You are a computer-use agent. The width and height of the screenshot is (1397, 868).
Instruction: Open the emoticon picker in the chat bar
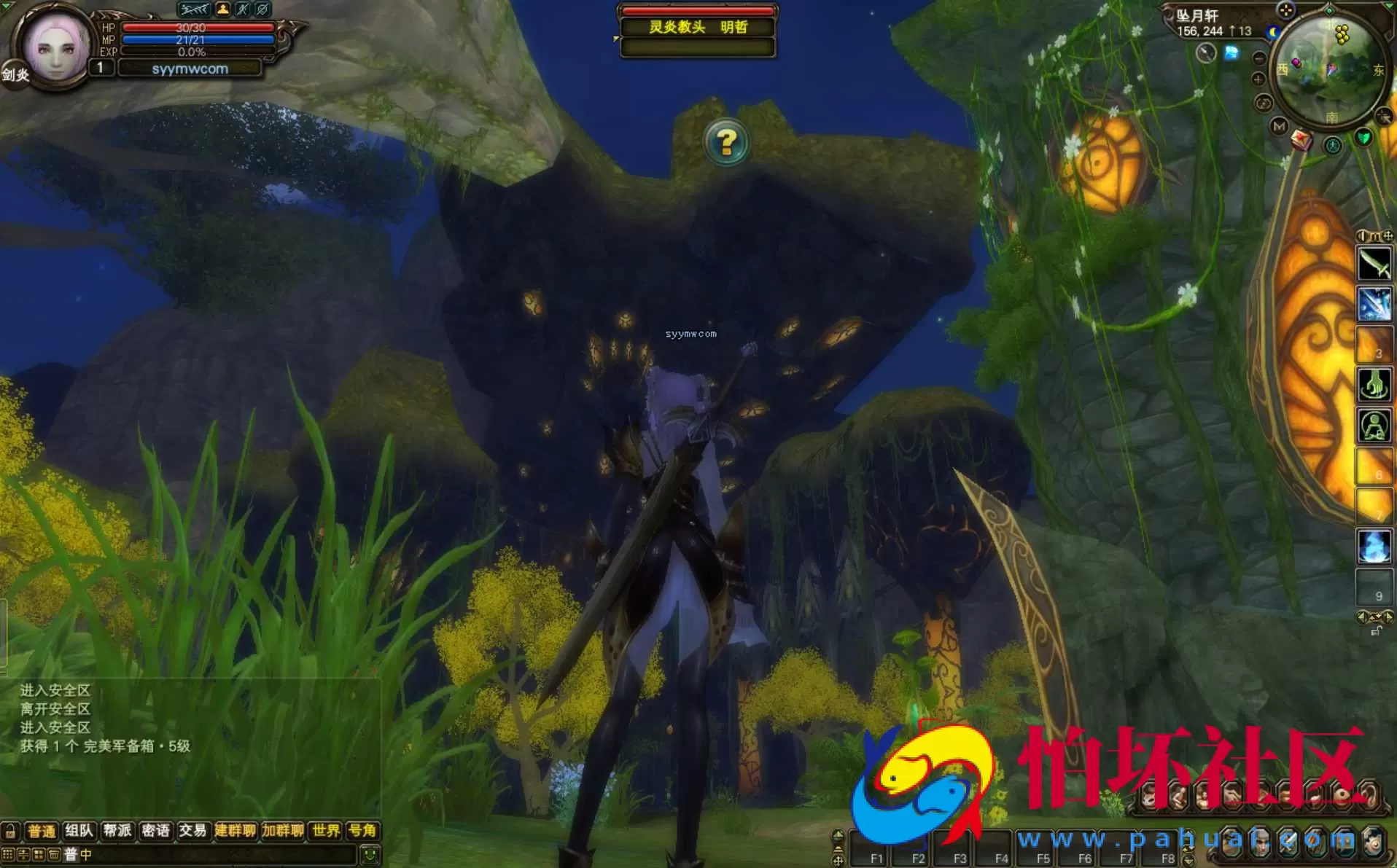(x=369, y=855)
